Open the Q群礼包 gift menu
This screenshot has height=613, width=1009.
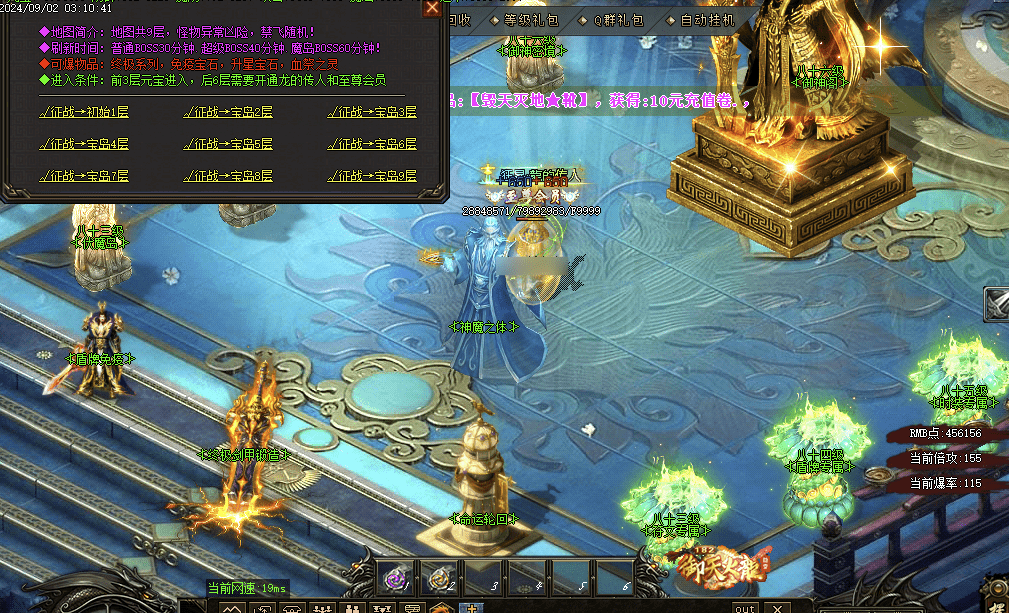click(x=617, y=19)
